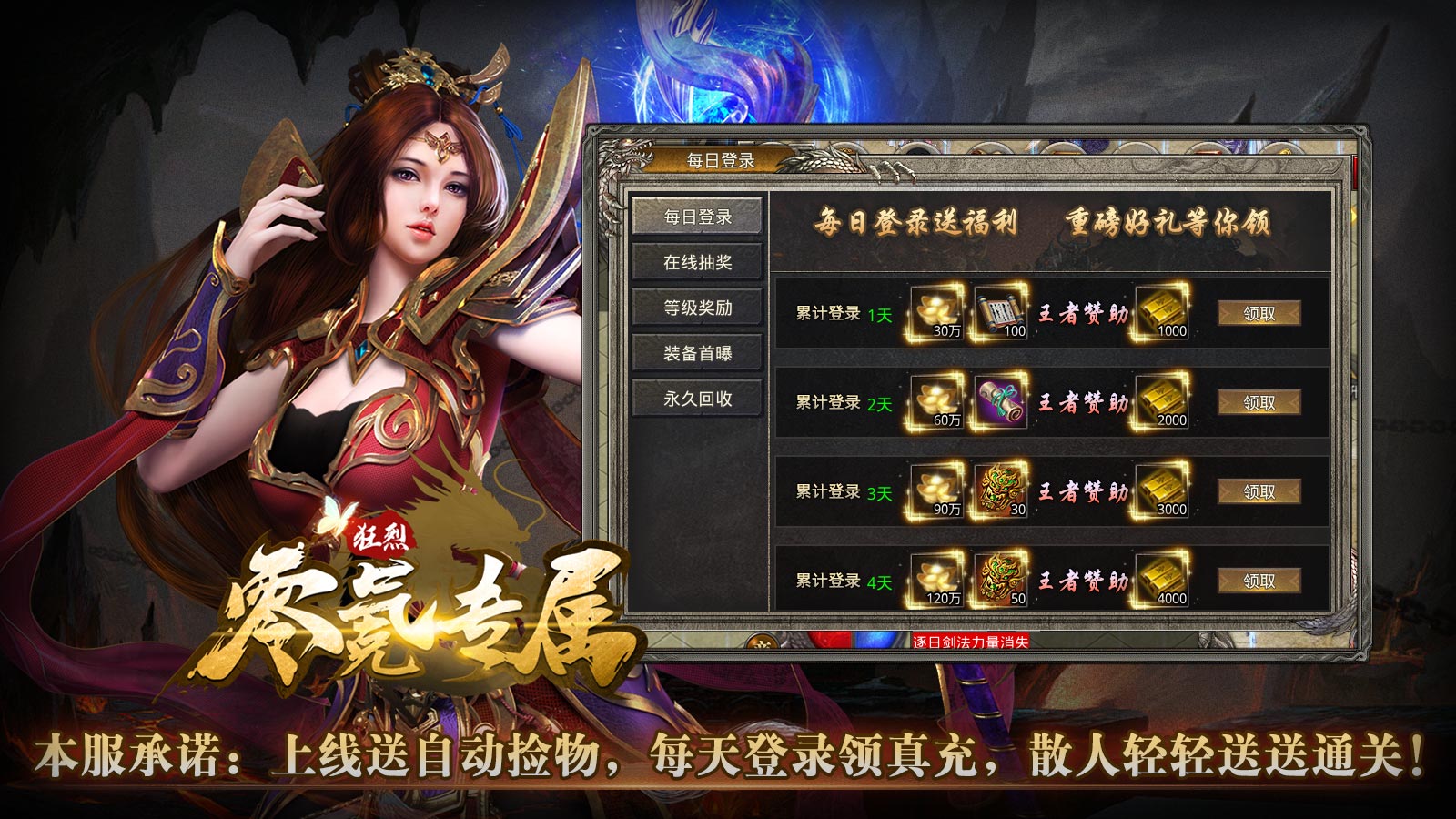Switch to the 在线抽奖 tab
Viewport: 1456px width, 819px height.
(x=698, y=262)
